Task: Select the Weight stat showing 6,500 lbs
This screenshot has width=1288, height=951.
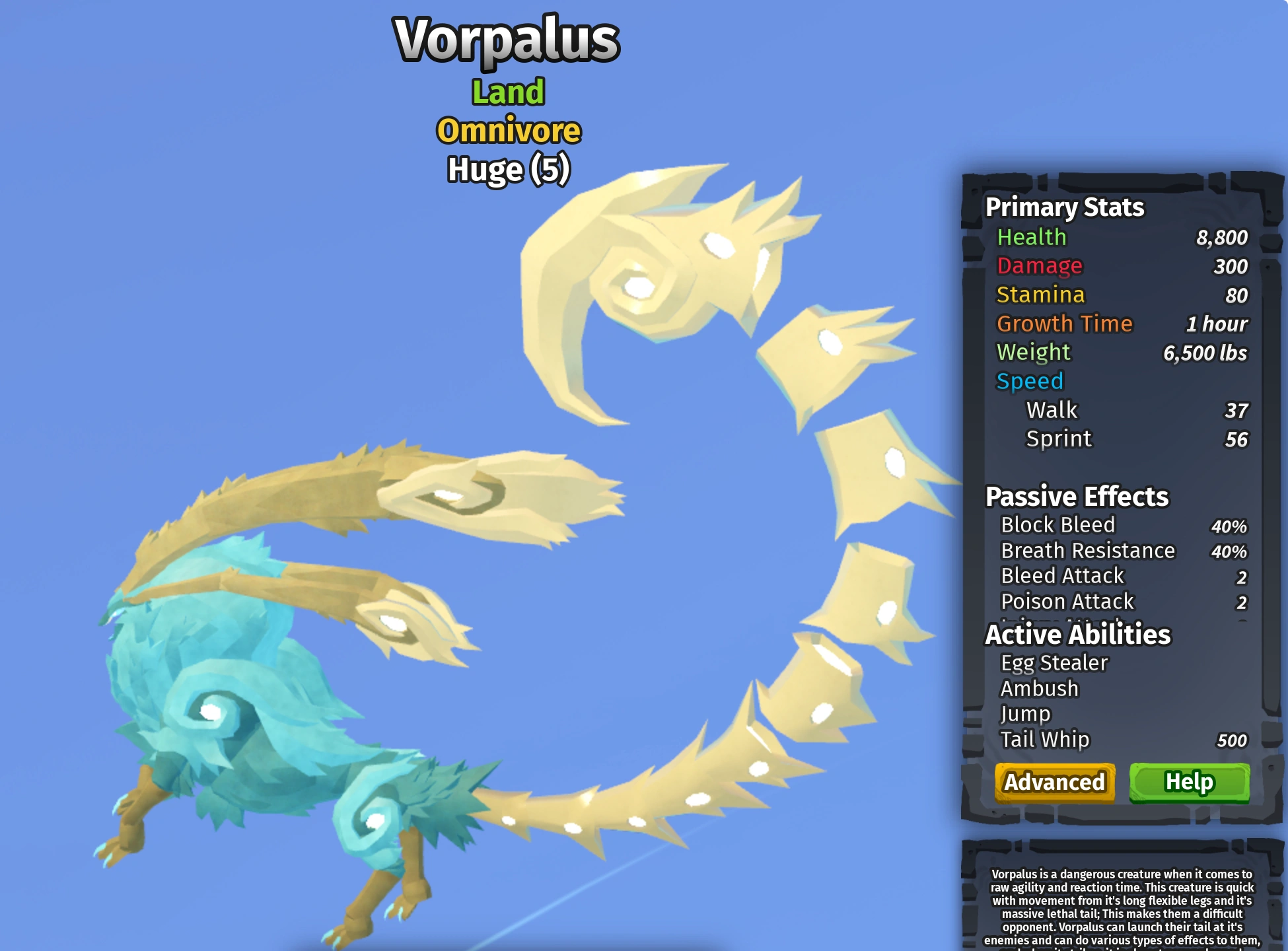Action: coord(1033,353)
